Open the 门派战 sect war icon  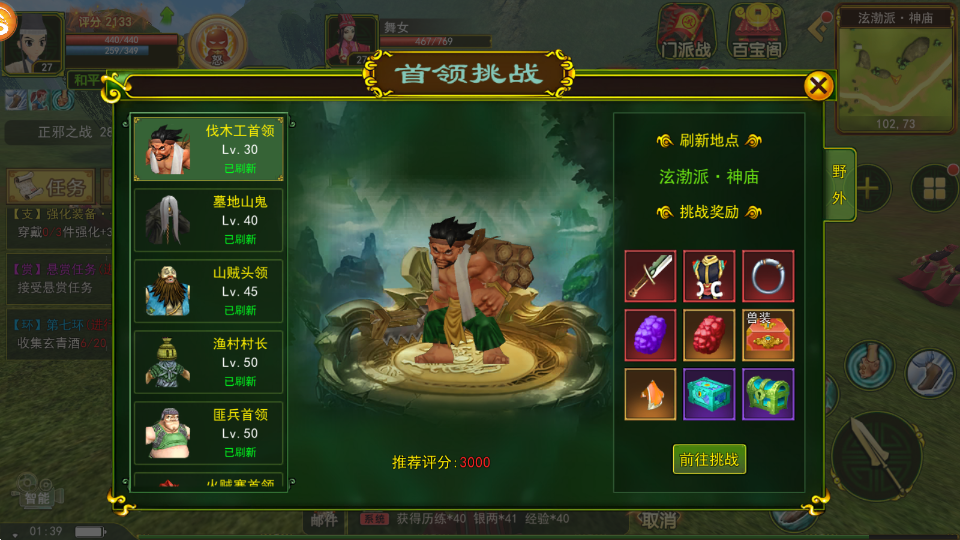pyautogui.click(x=686, y=30)
